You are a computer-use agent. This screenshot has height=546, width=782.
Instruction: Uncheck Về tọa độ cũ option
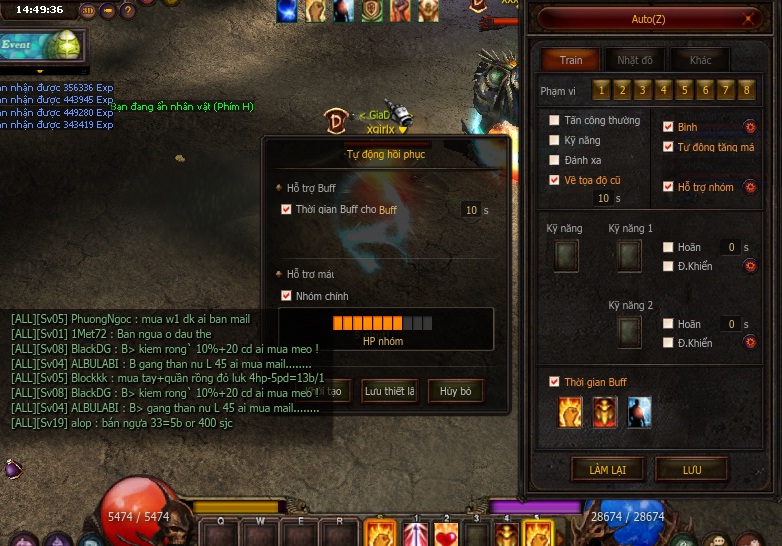(x=555, y=180)
